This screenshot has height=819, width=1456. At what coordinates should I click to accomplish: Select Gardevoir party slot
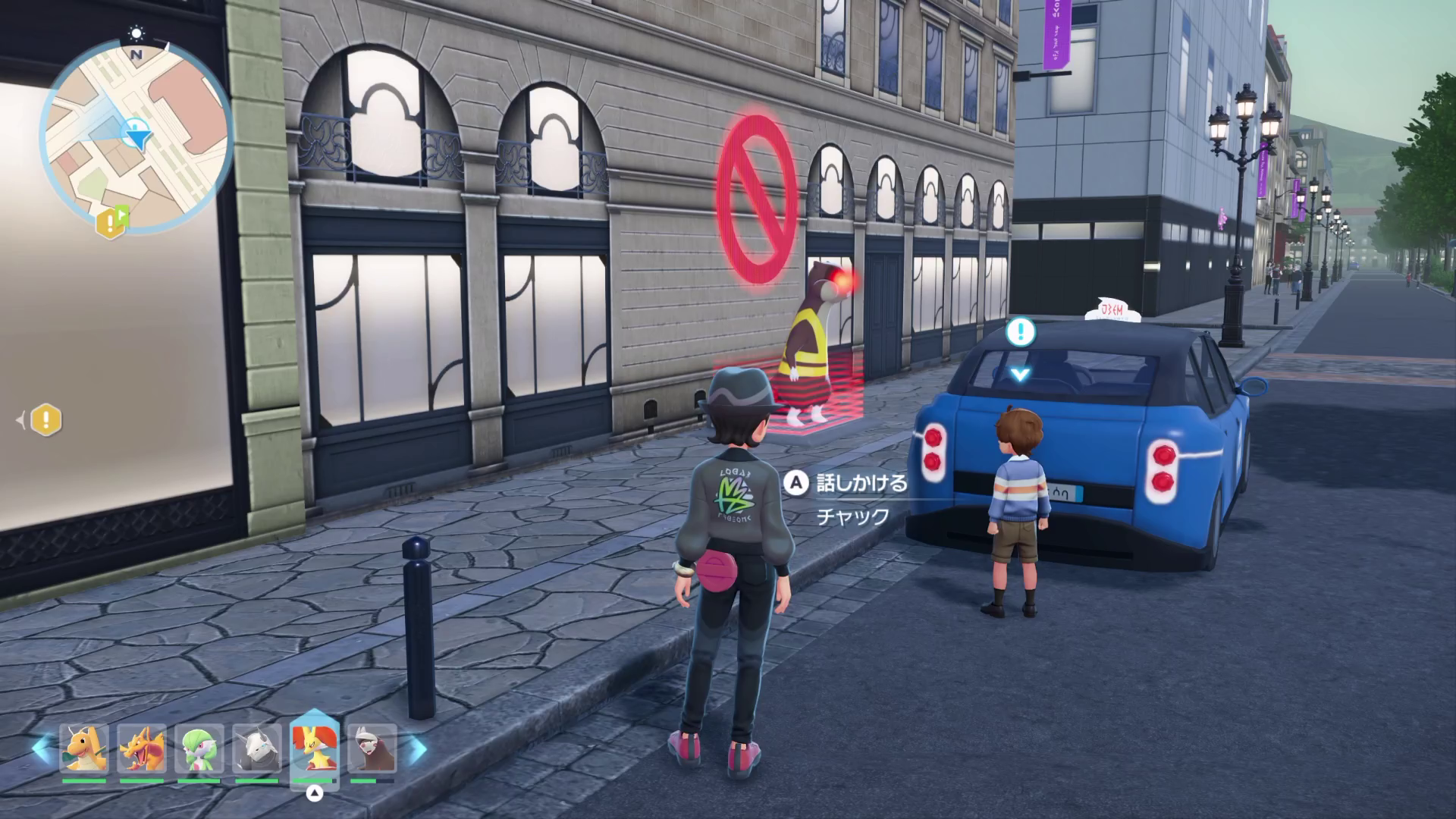tap(199, 749)
